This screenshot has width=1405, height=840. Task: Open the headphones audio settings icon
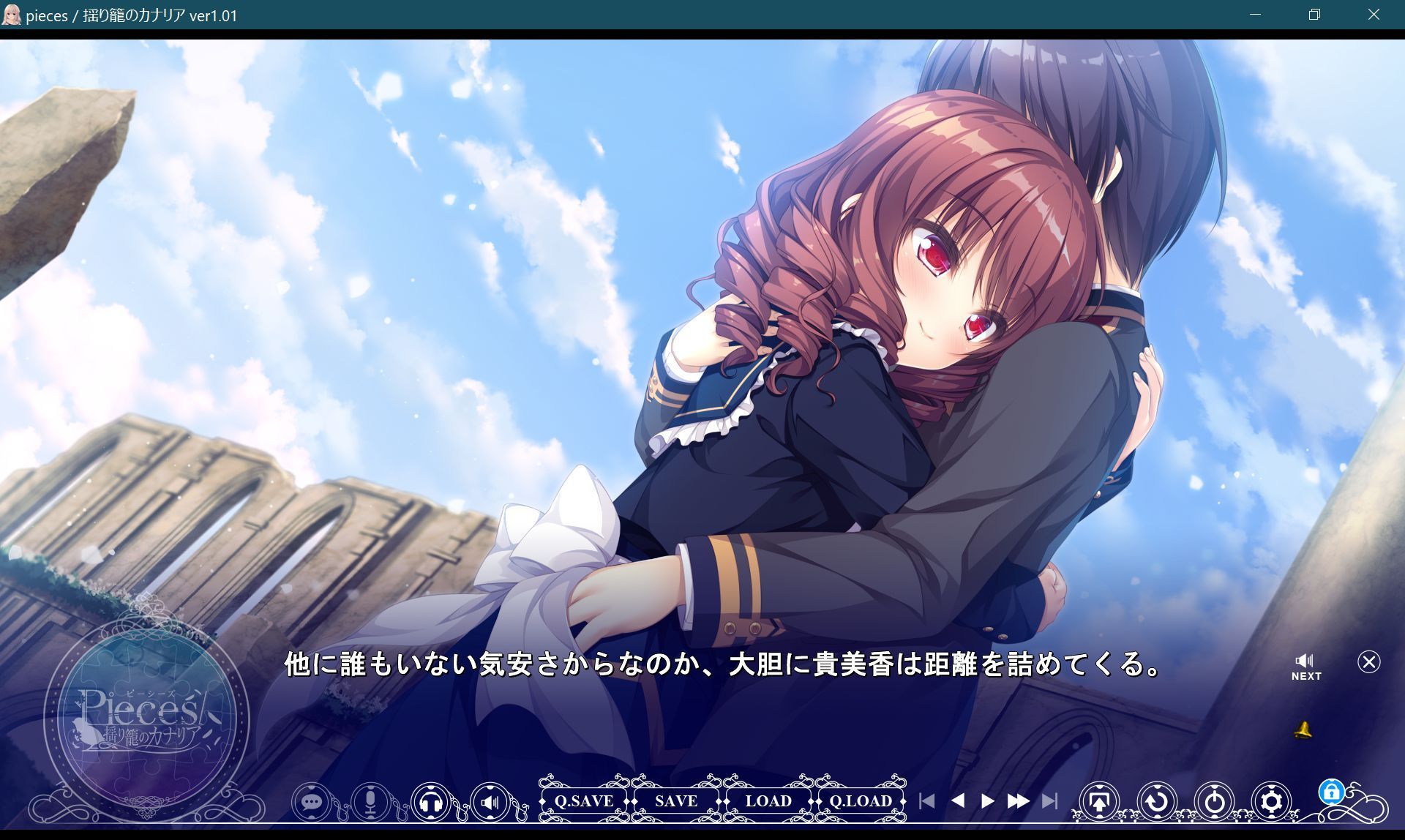(430, 802)
